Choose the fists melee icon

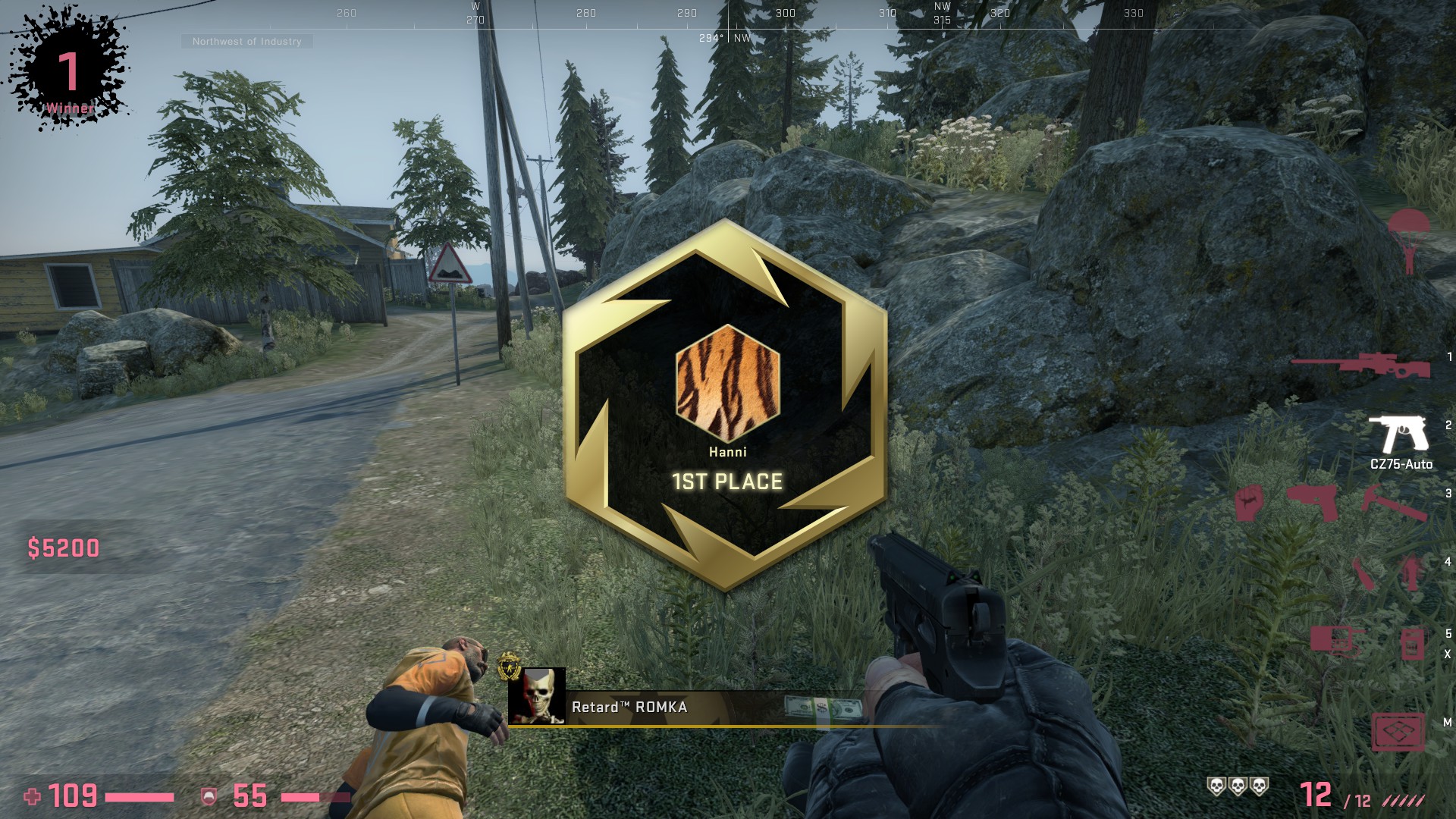(1248, 503)
